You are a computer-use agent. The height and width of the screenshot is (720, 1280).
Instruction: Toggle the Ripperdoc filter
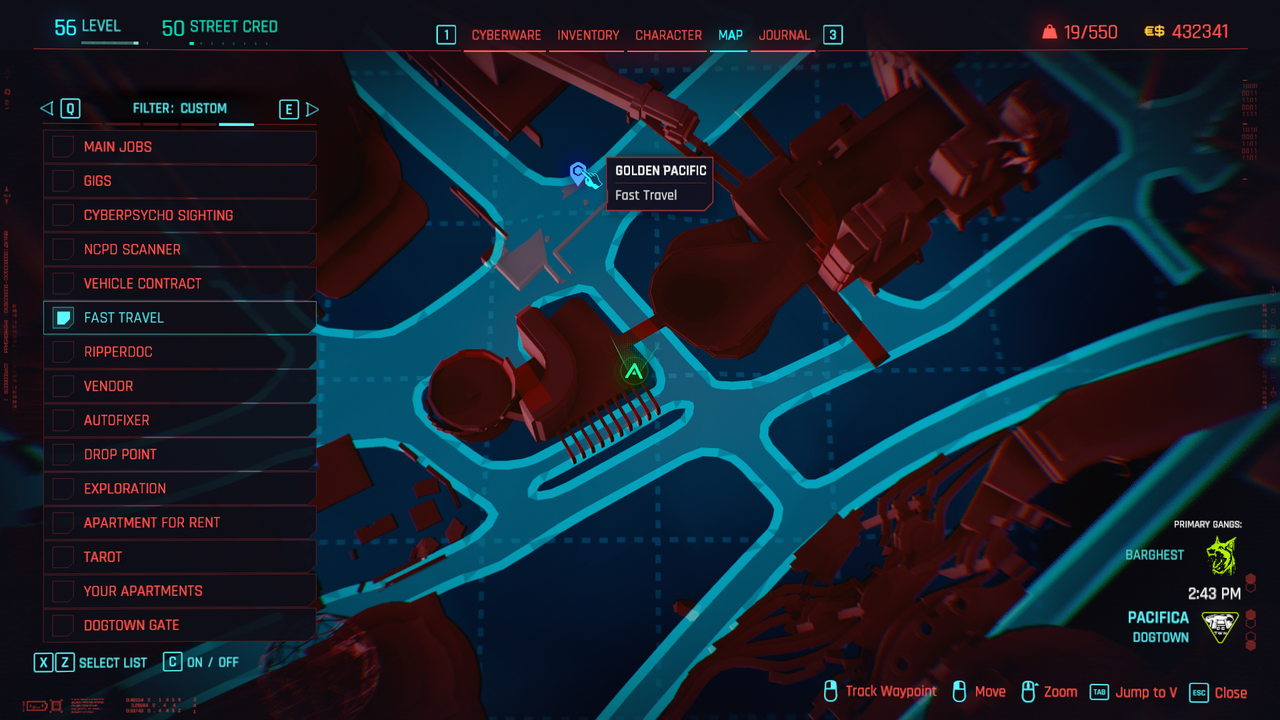pos(63,352)
